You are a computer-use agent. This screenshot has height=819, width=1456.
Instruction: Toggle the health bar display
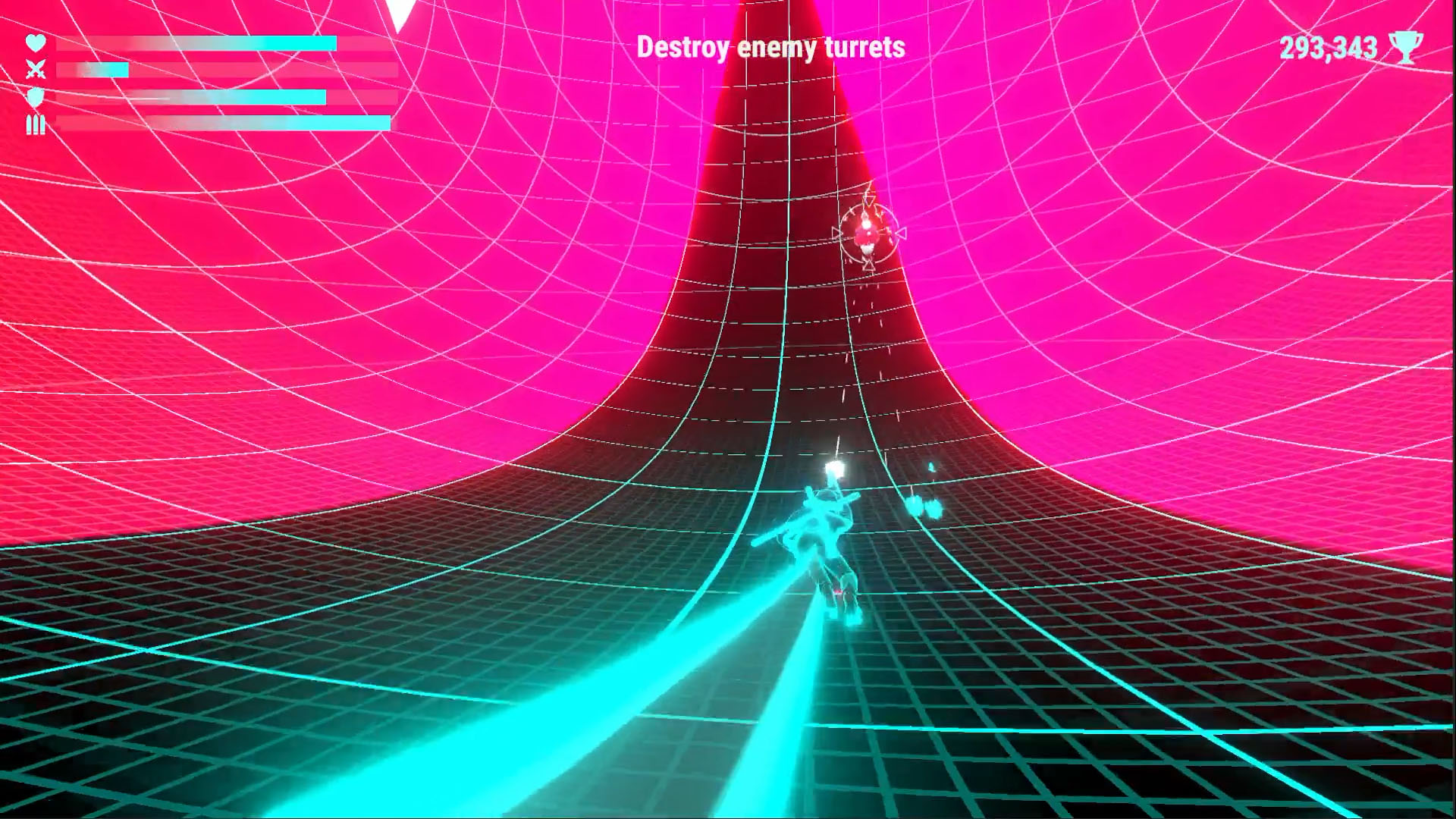pos(197,43)
